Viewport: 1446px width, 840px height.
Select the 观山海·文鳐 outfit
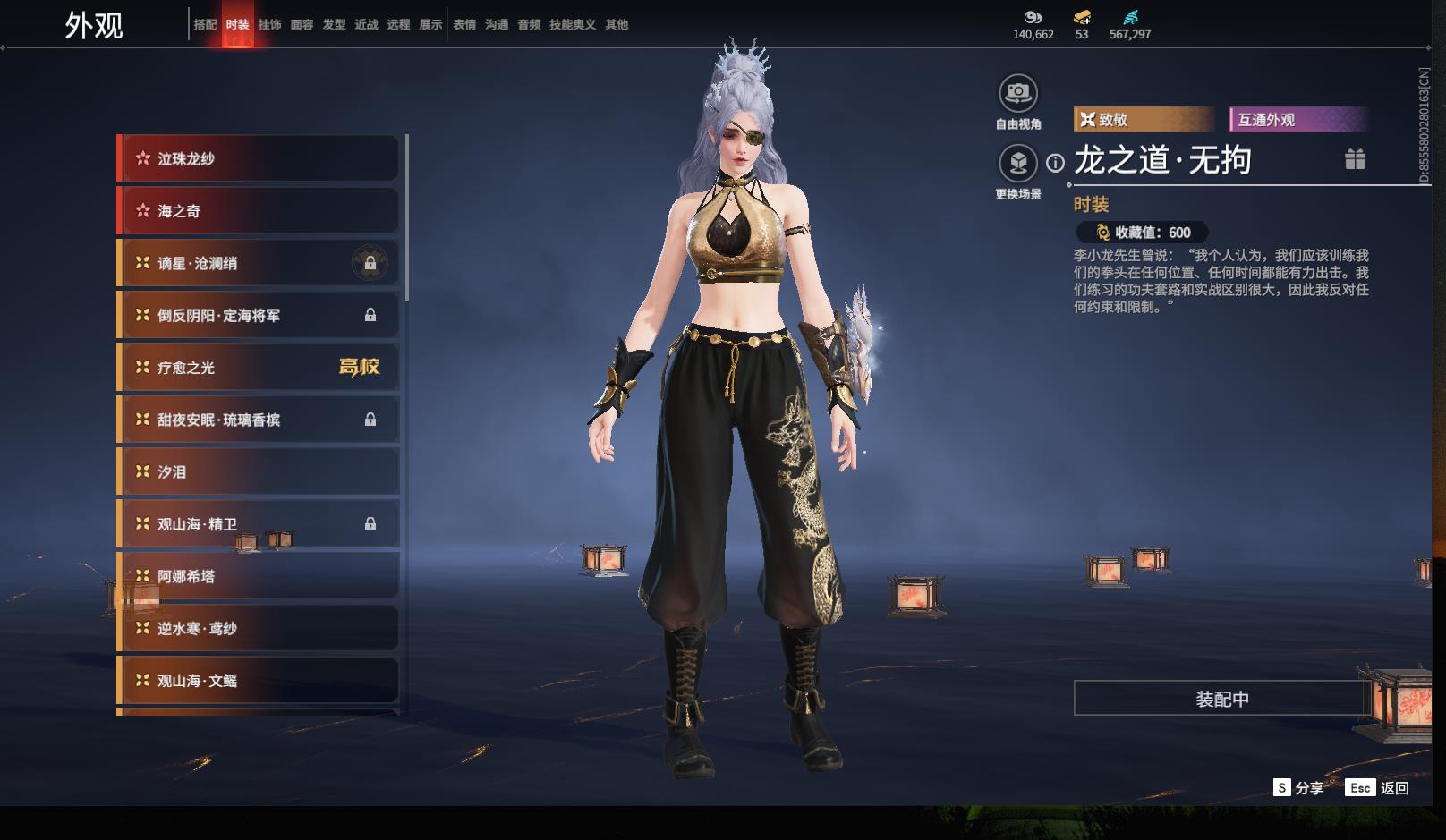[259, 681]
